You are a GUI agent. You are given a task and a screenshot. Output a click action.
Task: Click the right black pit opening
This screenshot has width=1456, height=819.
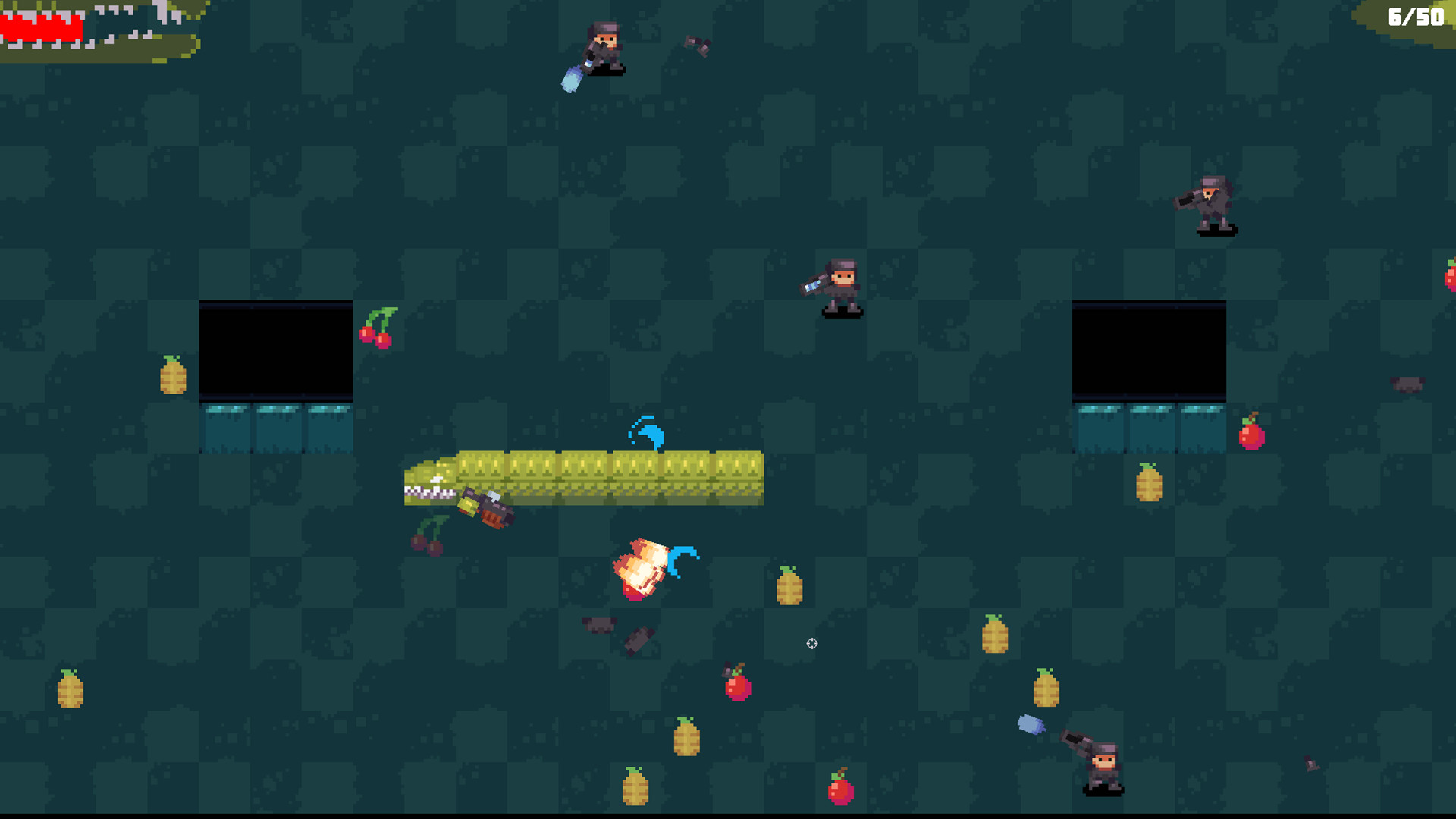(1150, 349)
